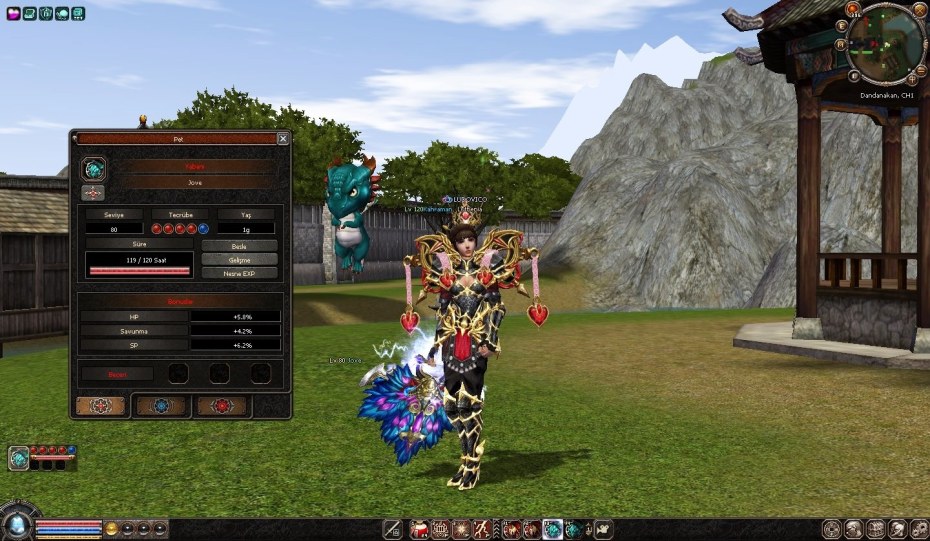Screen dimensions: 930x541
Task: Click the pet portrait icon in Pet window
Action: (94, 168)
